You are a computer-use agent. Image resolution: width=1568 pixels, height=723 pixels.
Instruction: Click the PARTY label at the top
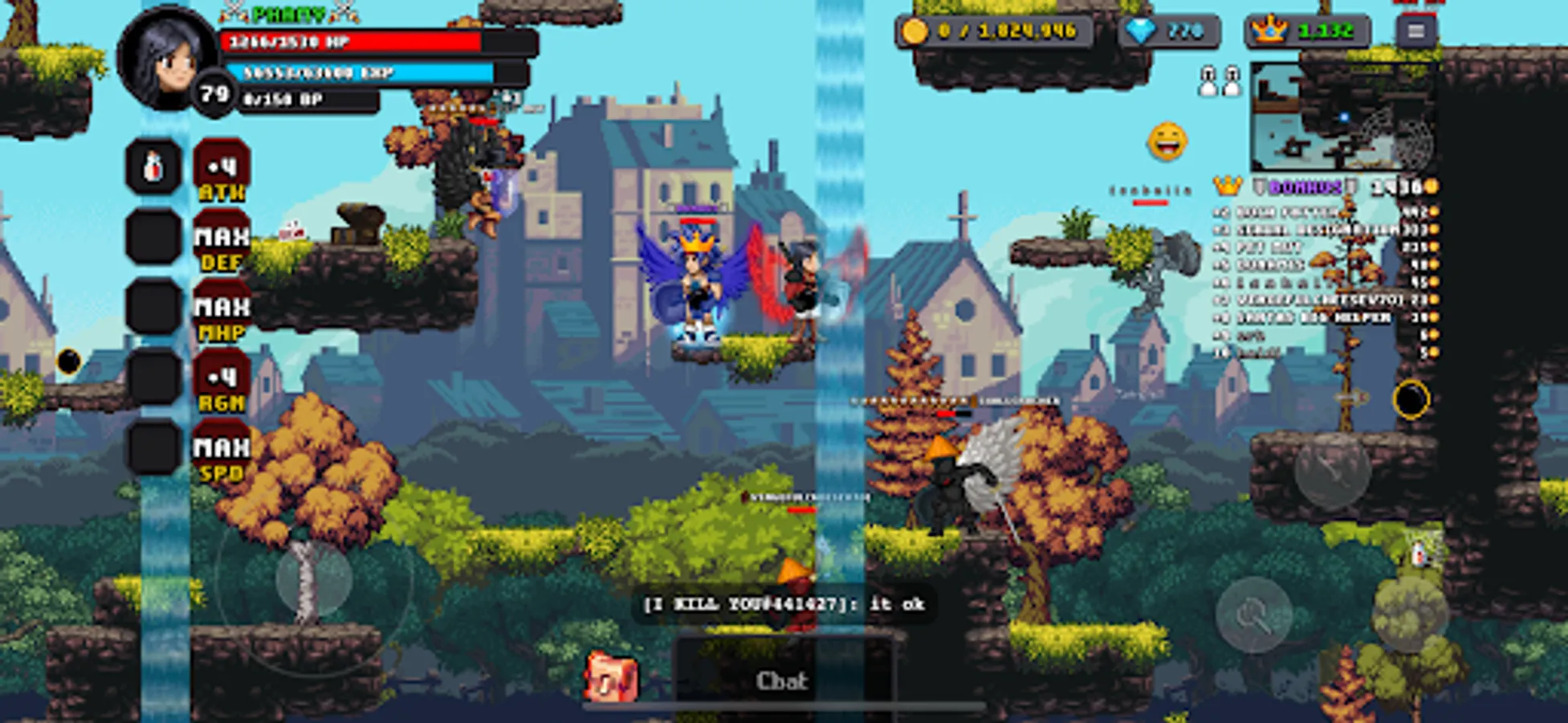[x=287, y=13]
